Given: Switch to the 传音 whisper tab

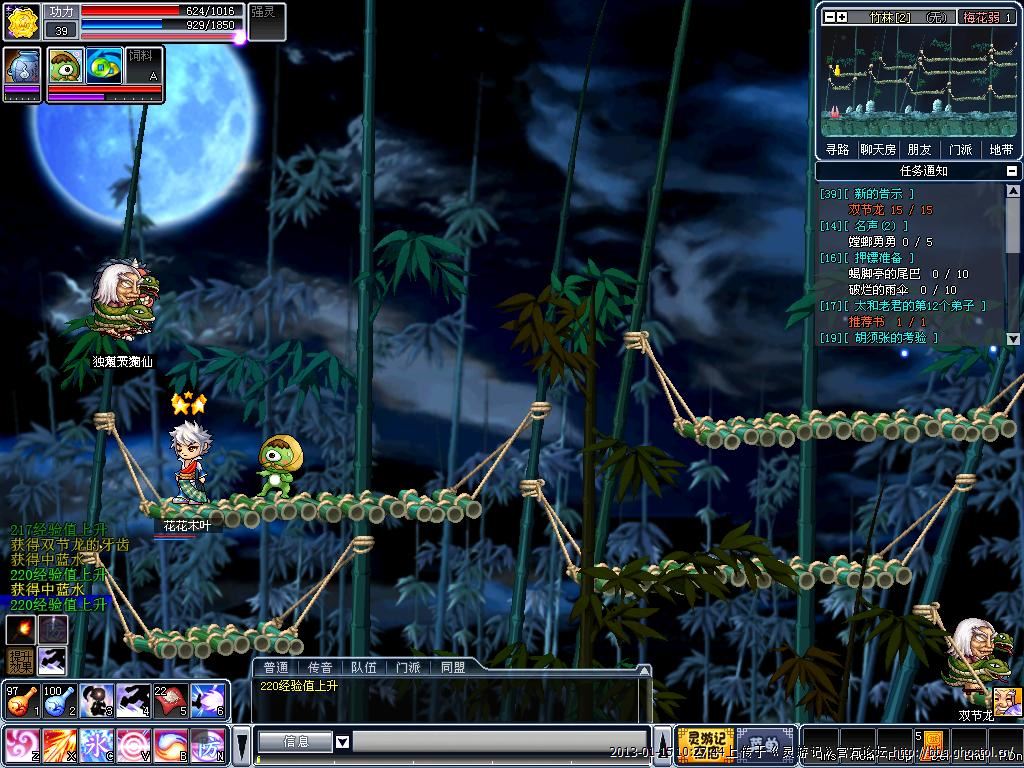Looking at the screenshot, I should [x=320, y=667].
